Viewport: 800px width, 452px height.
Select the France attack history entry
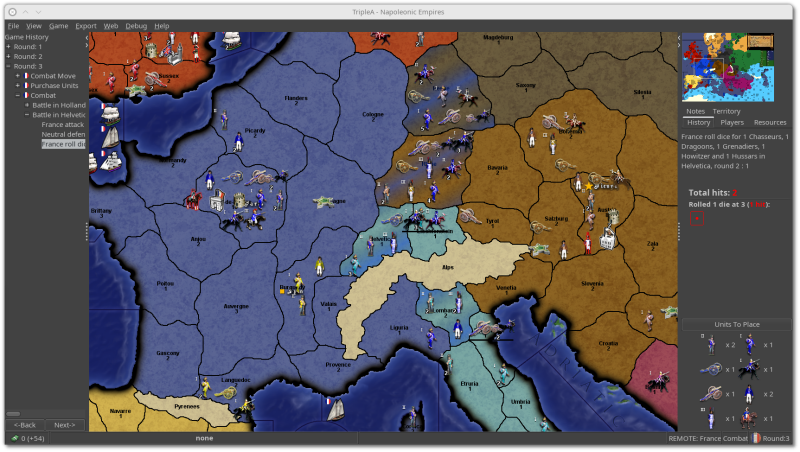[62, 124]
